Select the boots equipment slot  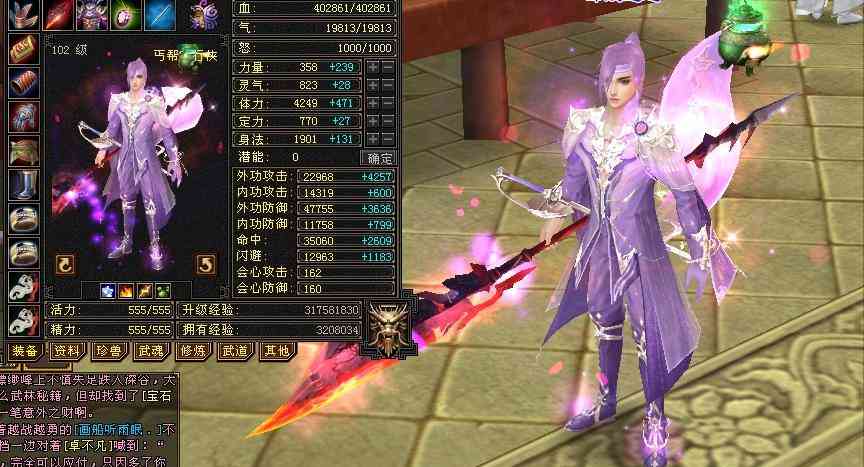[23, 185]
